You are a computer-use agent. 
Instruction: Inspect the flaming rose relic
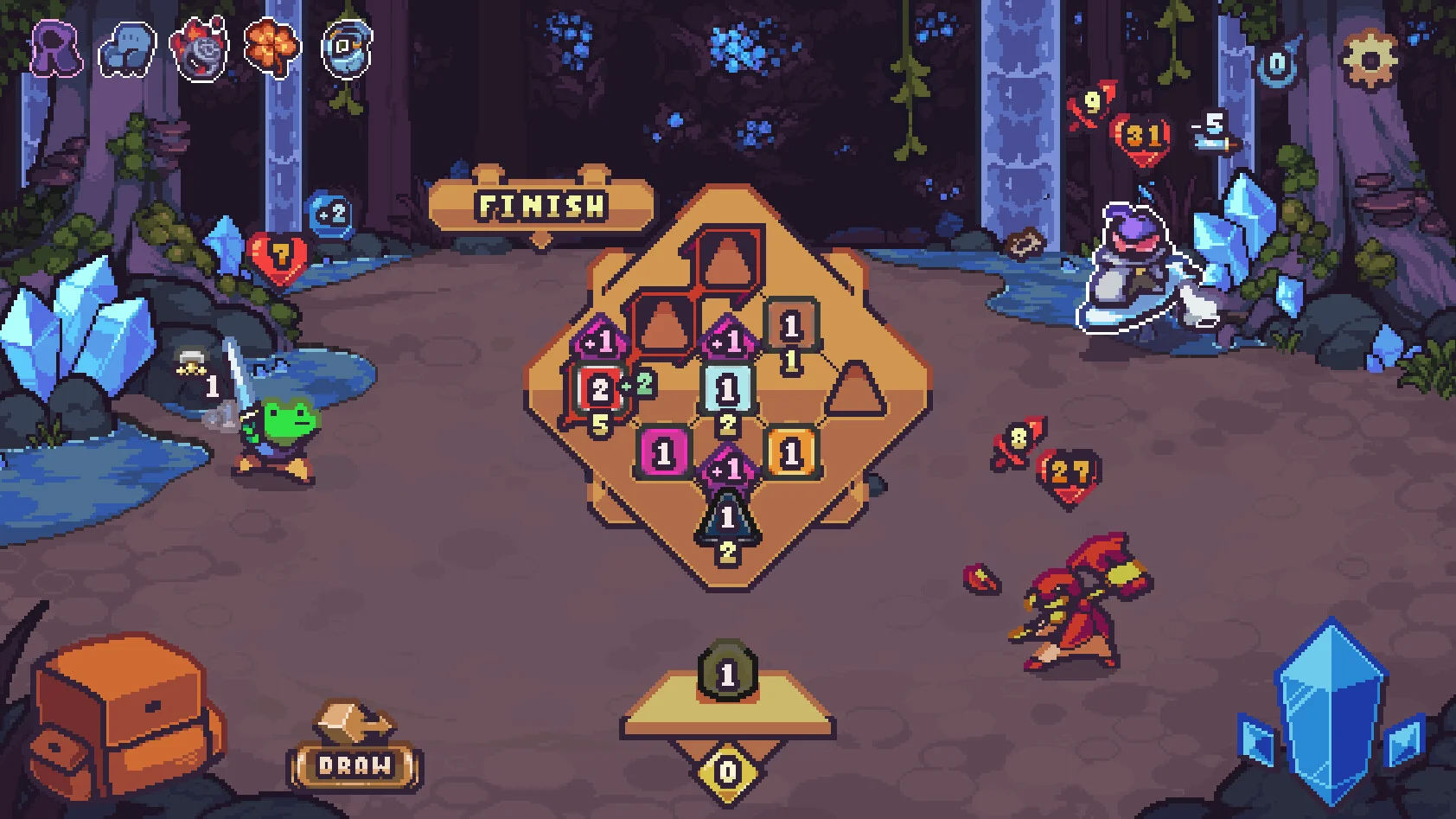[201, 48]
